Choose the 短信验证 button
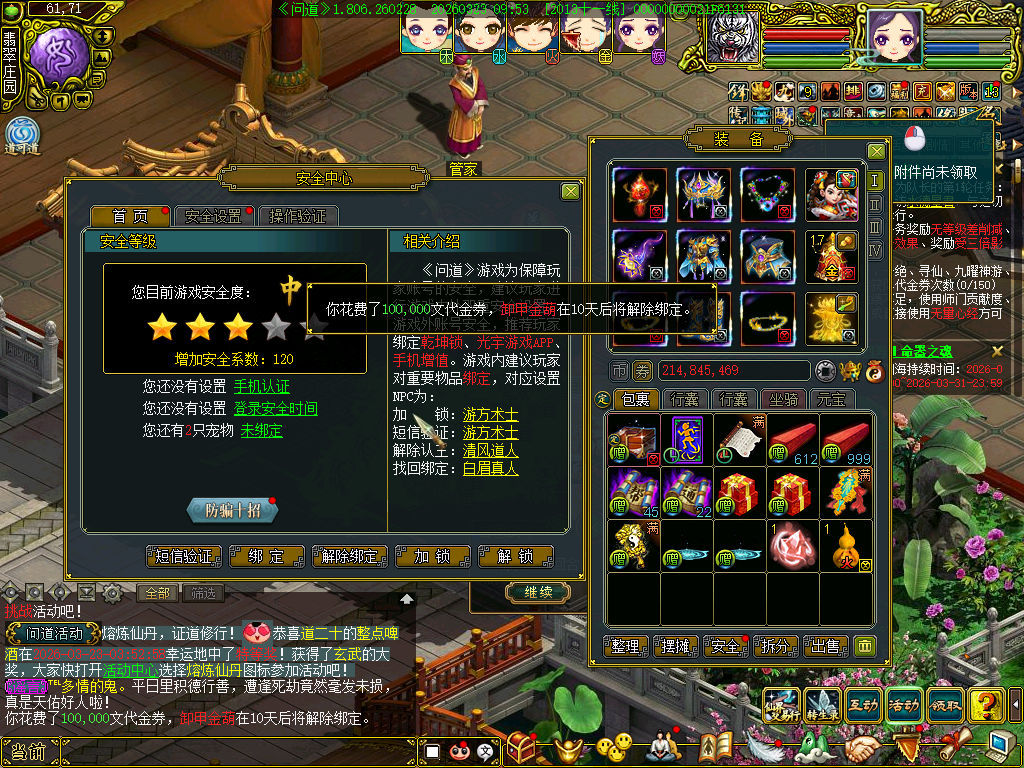1024x768 pixels. click(185, 557)
